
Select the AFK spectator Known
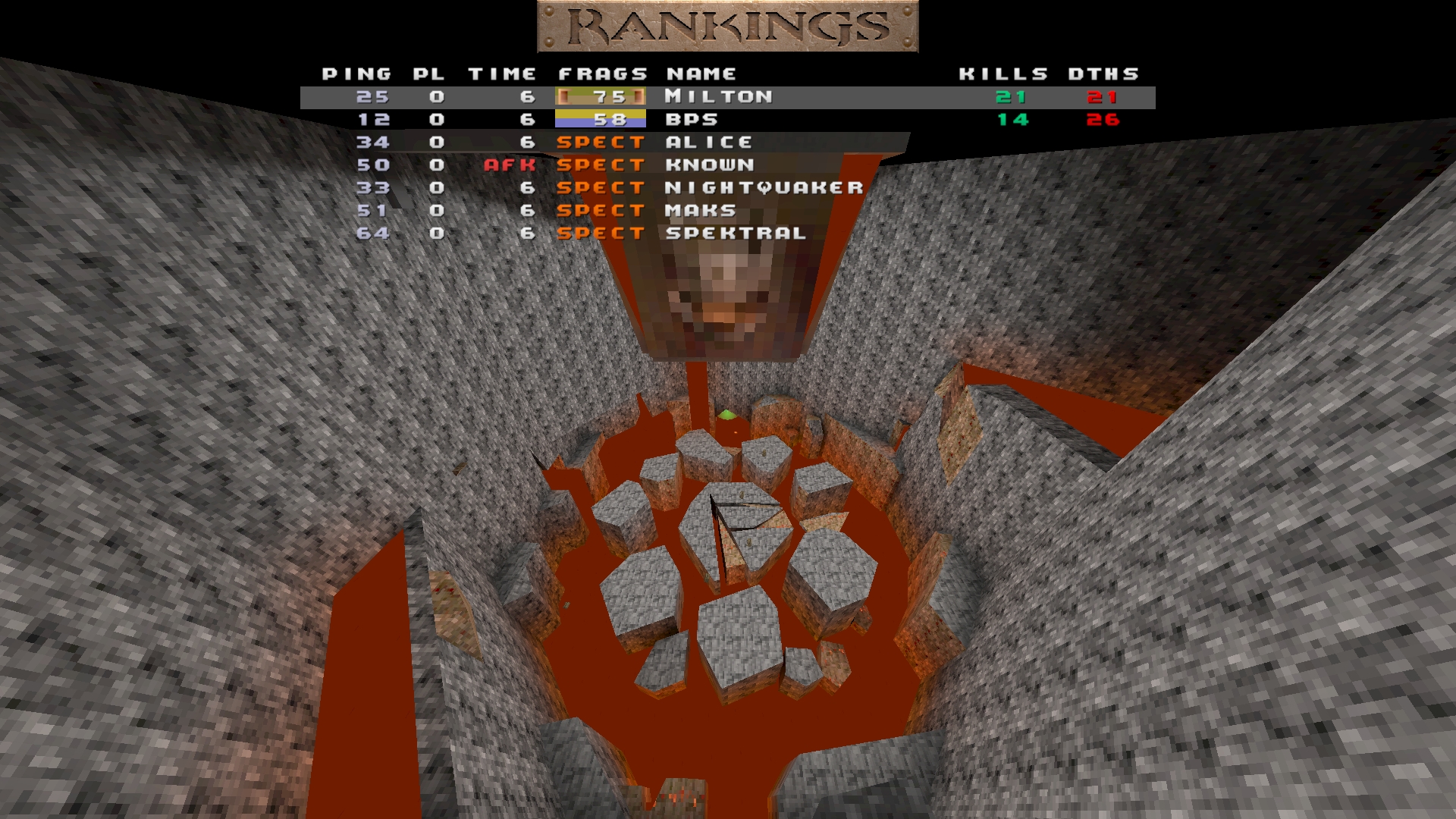(x=709, y=165)
